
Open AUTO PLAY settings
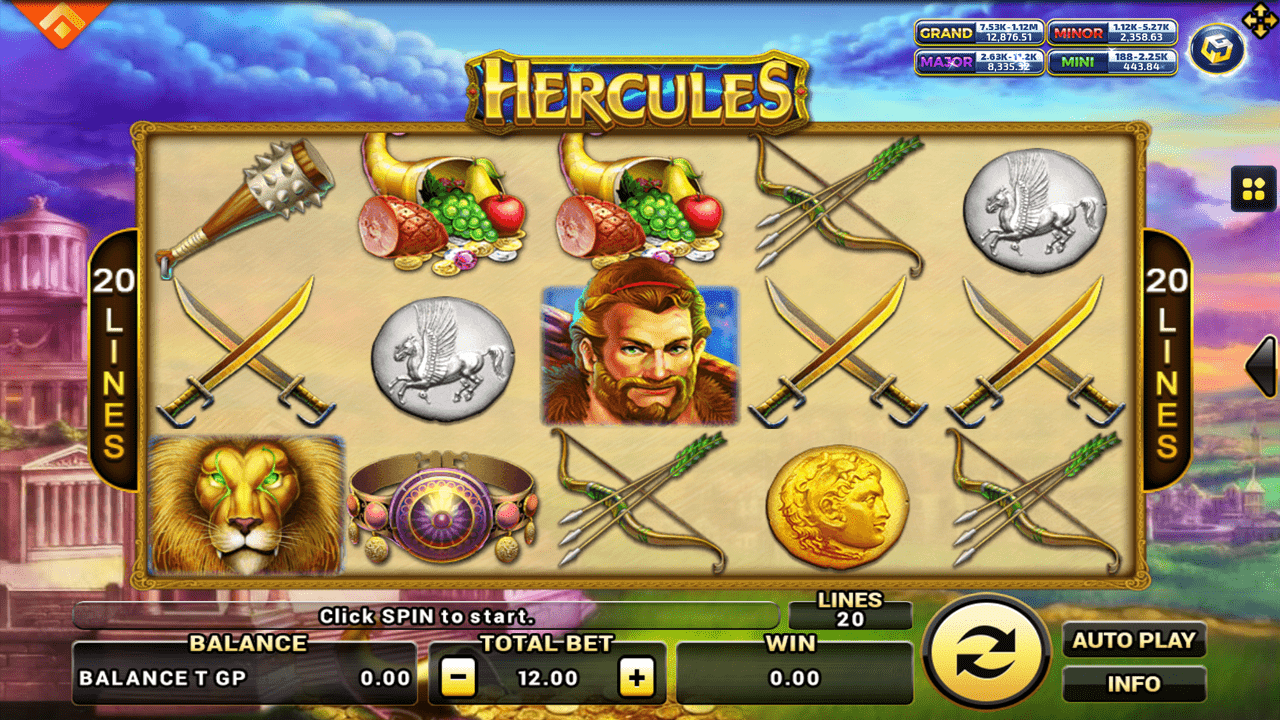tap(1136, 640)
